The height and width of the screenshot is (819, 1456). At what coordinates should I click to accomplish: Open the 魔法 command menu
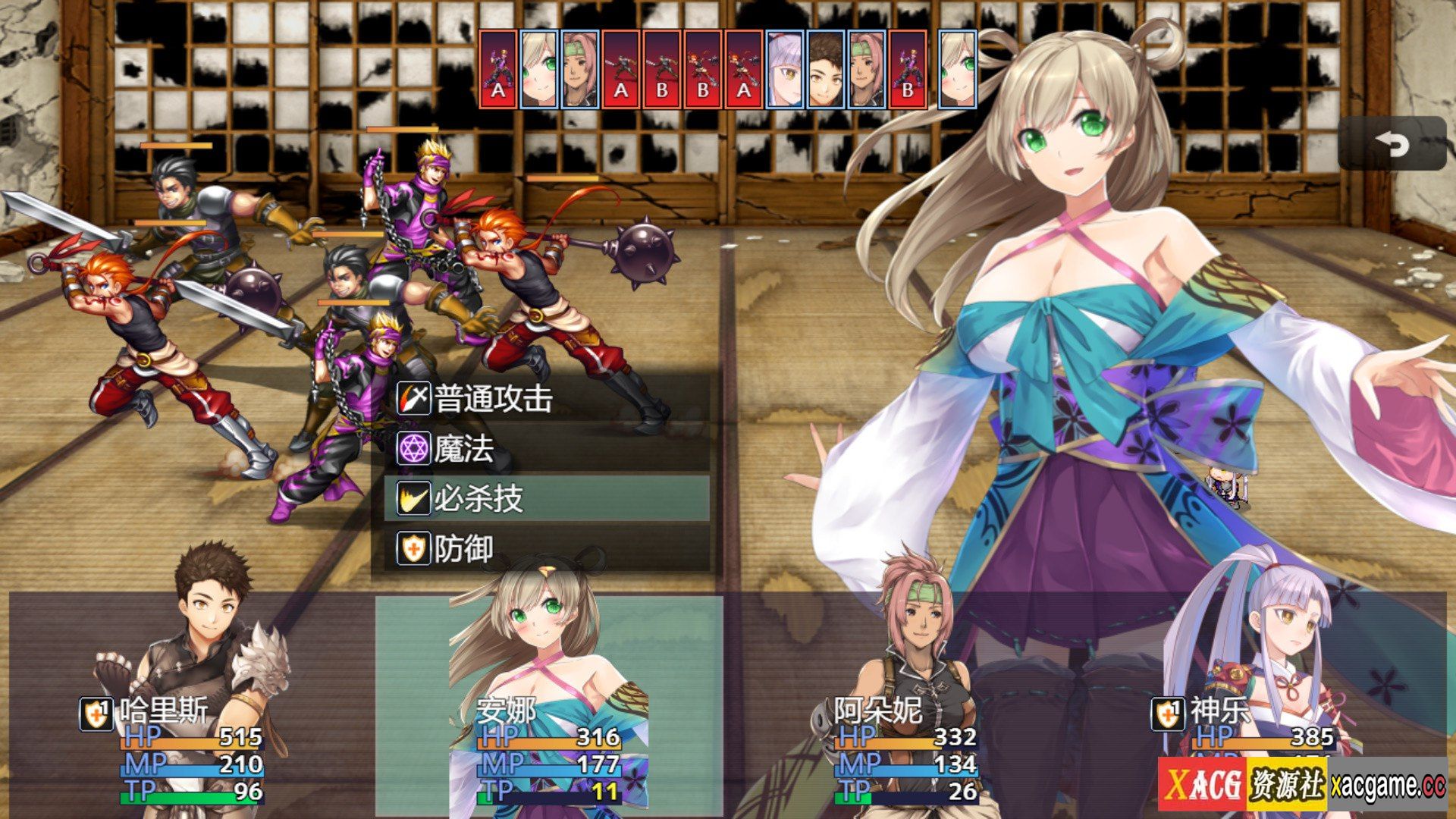546,449
